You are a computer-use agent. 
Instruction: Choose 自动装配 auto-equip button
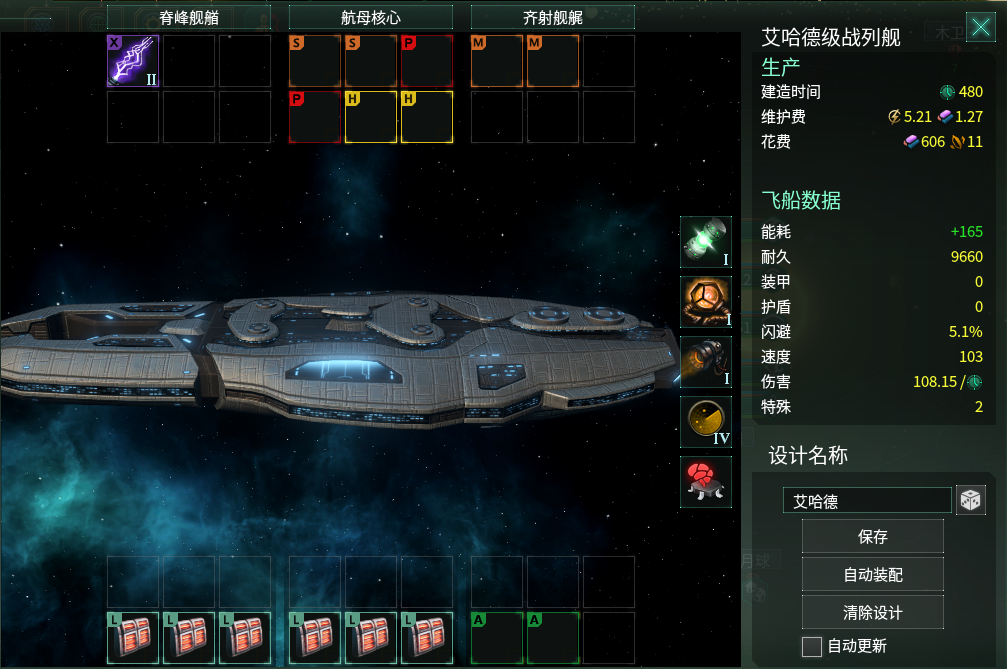[872, 575]
